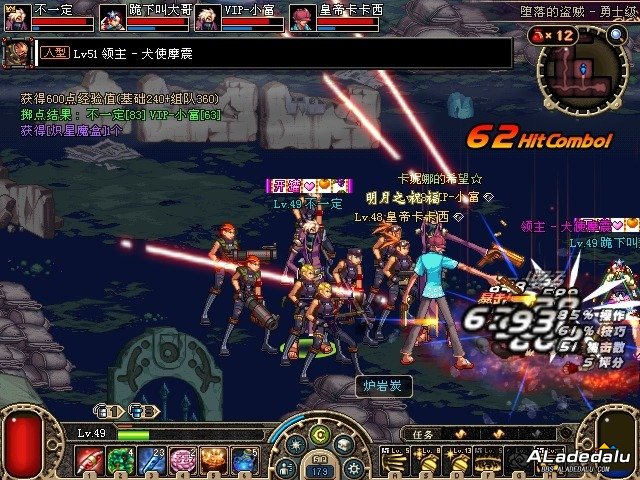640x480 pixels.
Task: Use the blue item with 23 count
Action: 150,460
